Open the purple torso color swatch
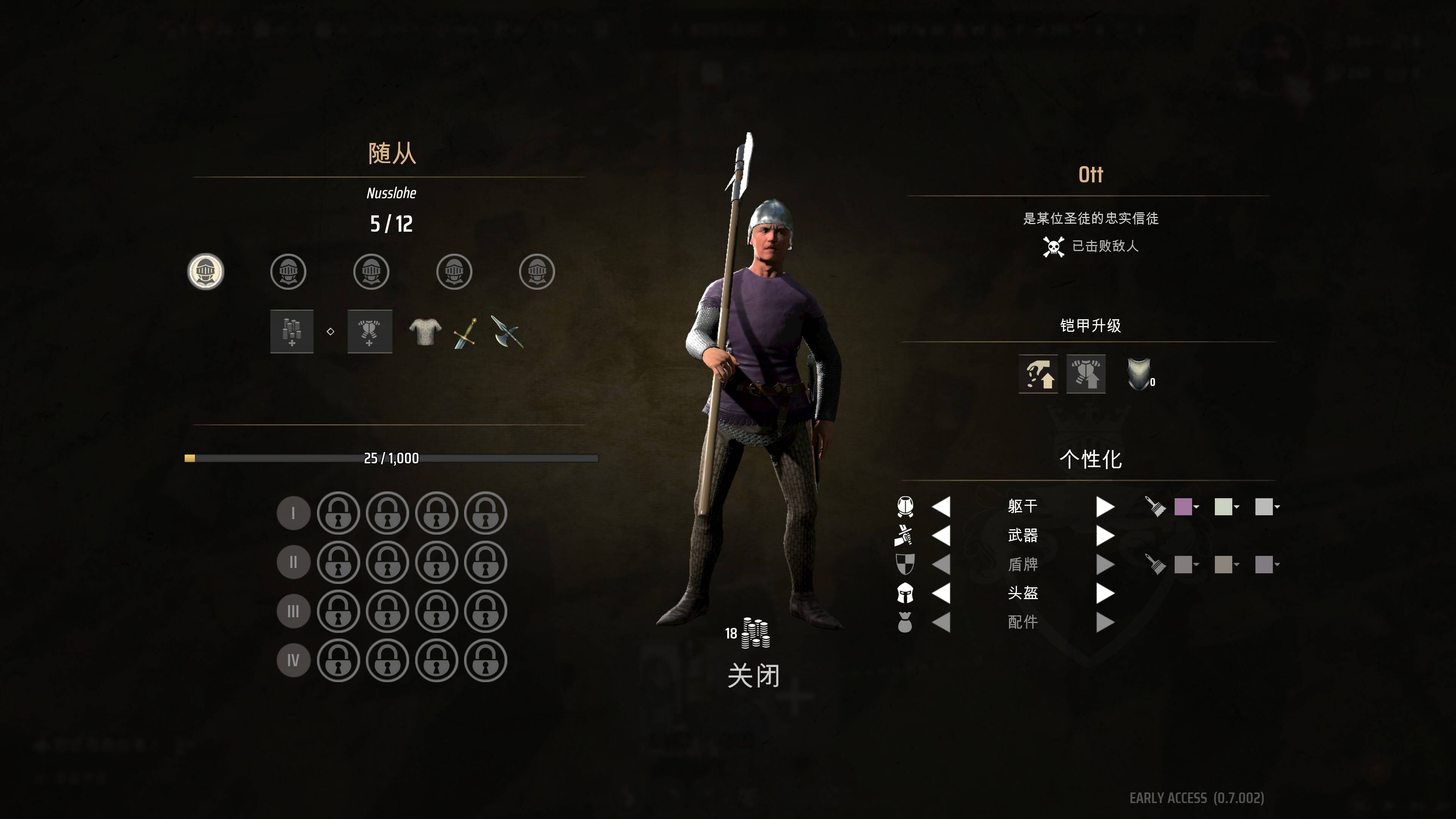This screenshot has height=819, width=1456. (1183, 507)
